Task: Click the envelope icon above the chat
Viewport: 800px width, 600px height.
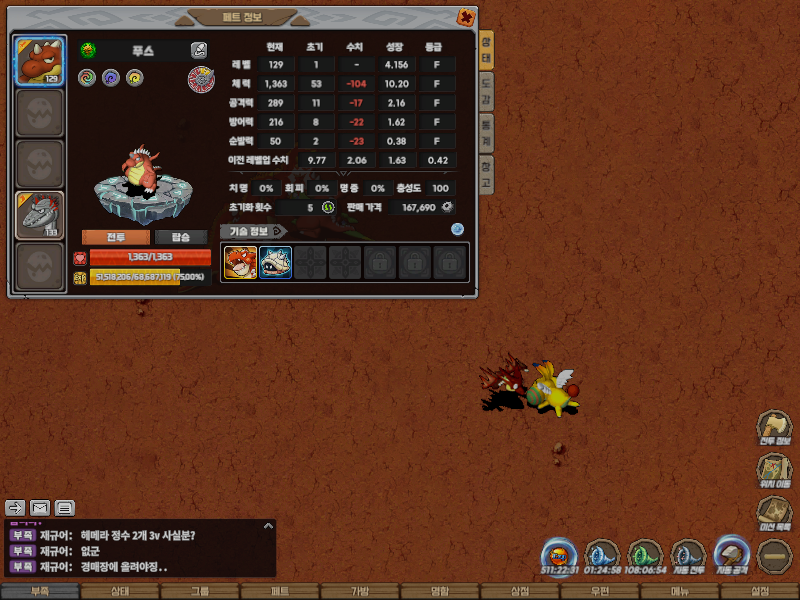Action: pos(40,508)
